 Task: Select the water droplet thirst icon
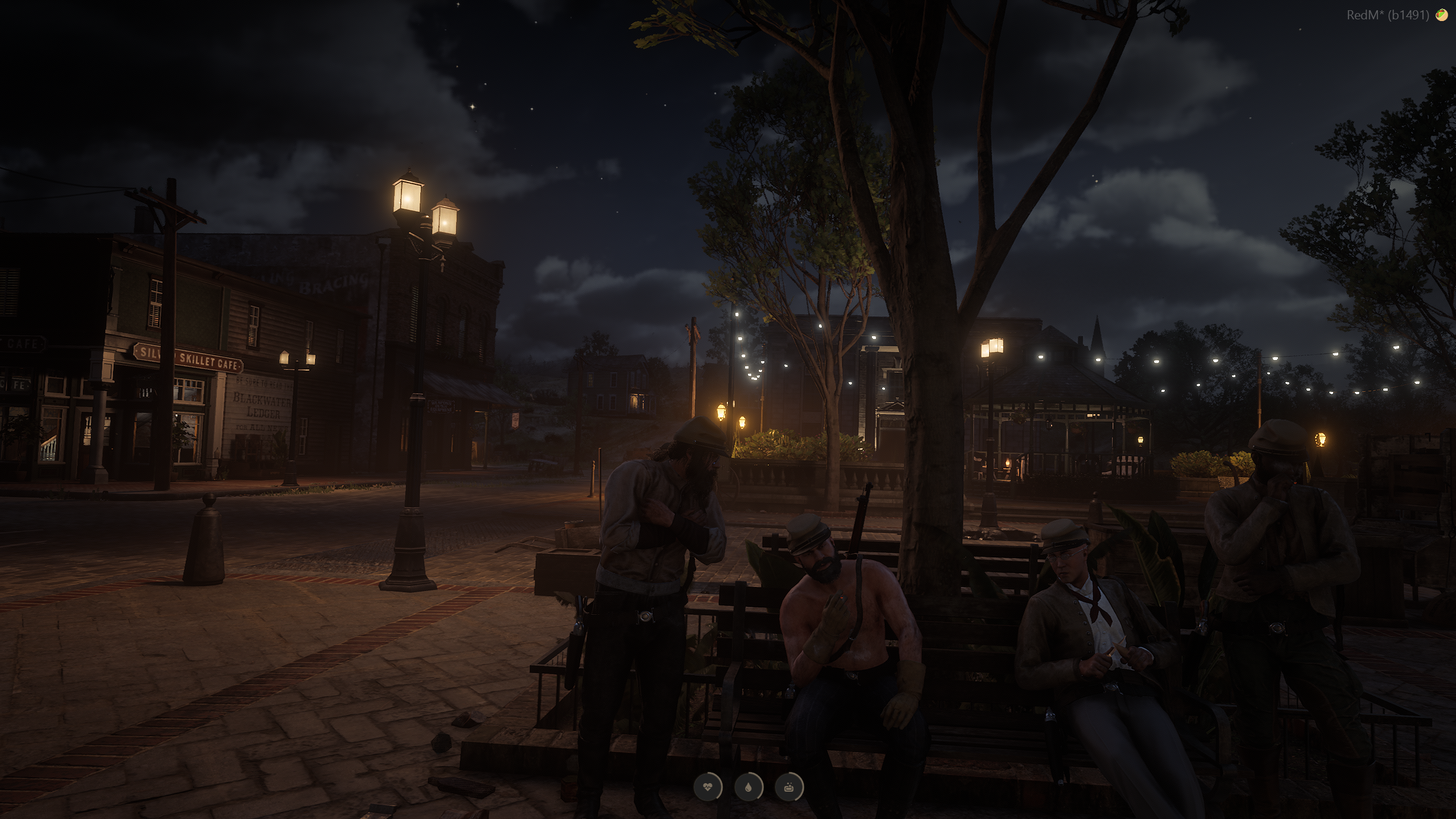[x=748, y=788]
